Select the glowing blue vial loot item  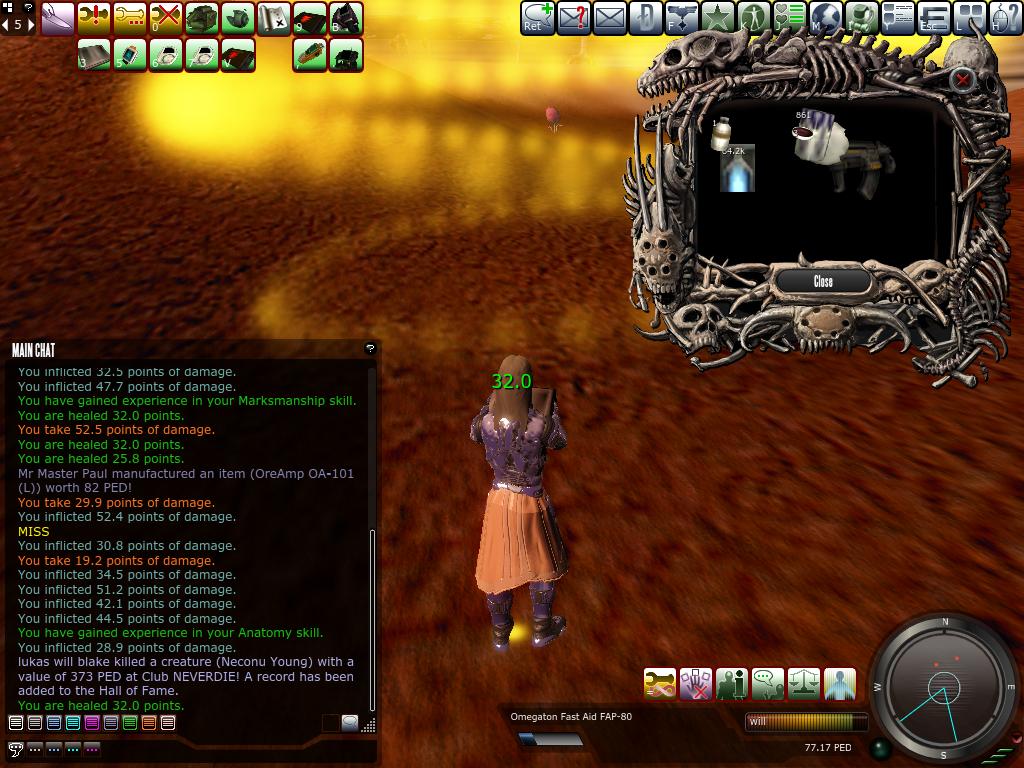[x=737, y=169]
